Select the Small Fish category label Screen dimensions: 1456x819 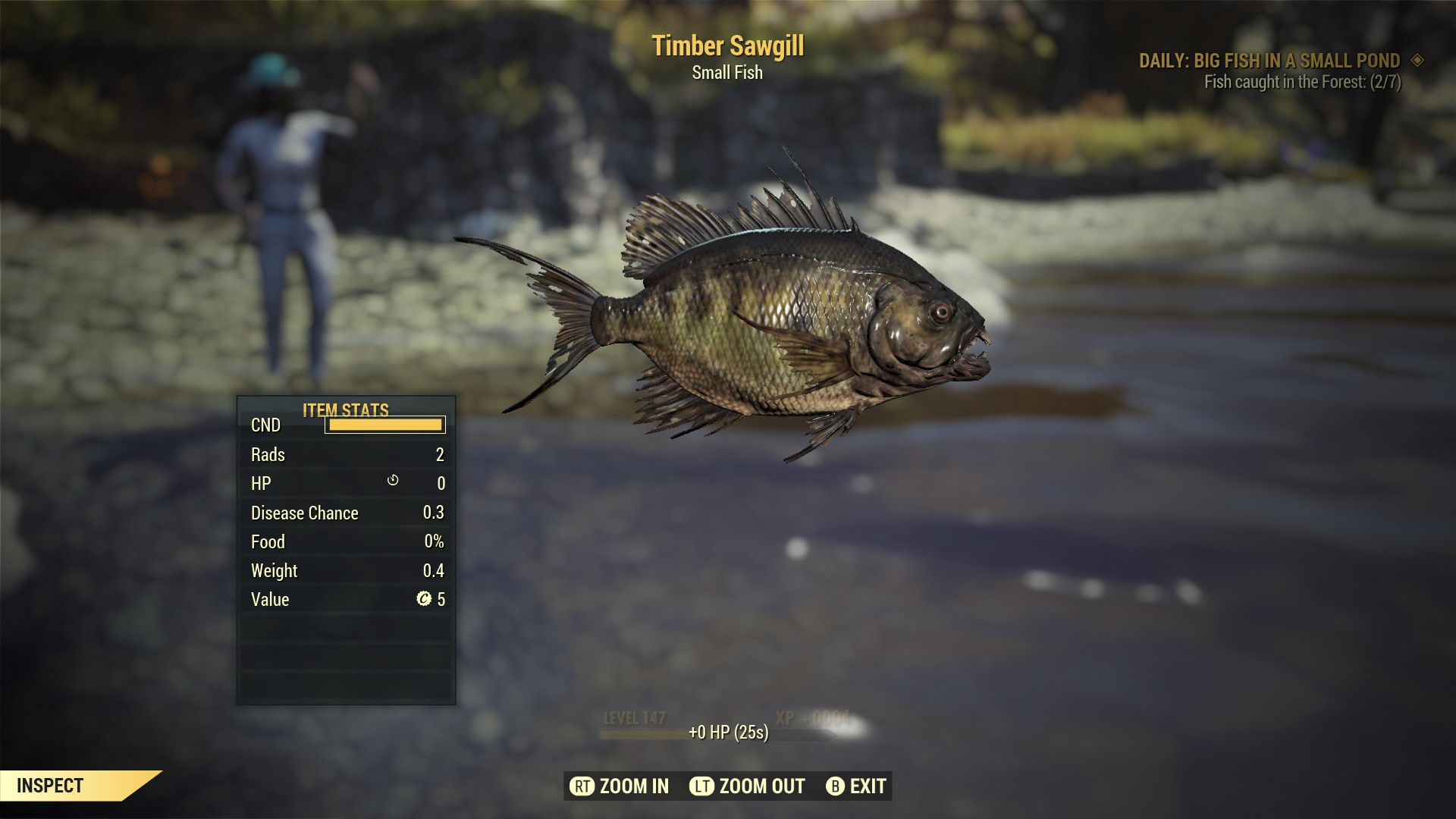pos(726,74)
